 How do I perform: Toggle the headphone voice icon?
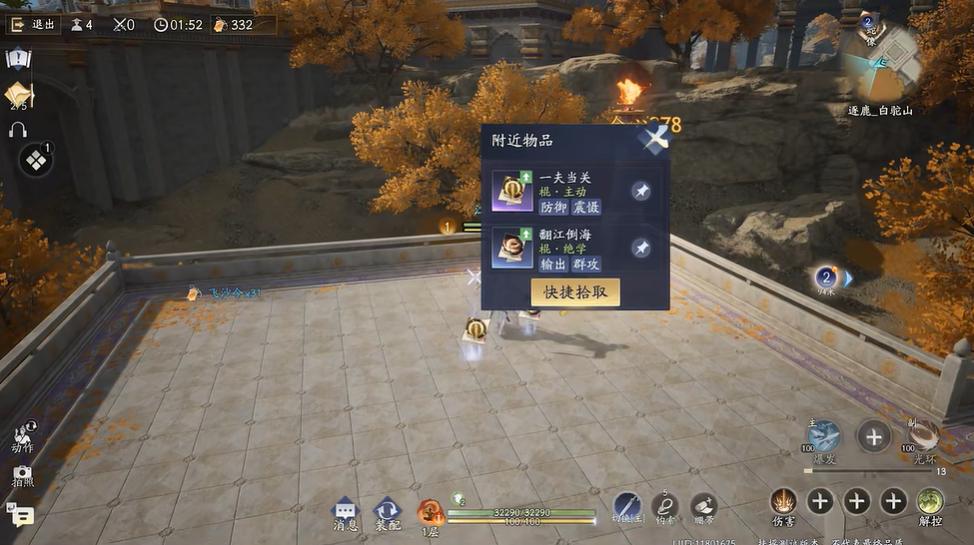click(18, 130)
